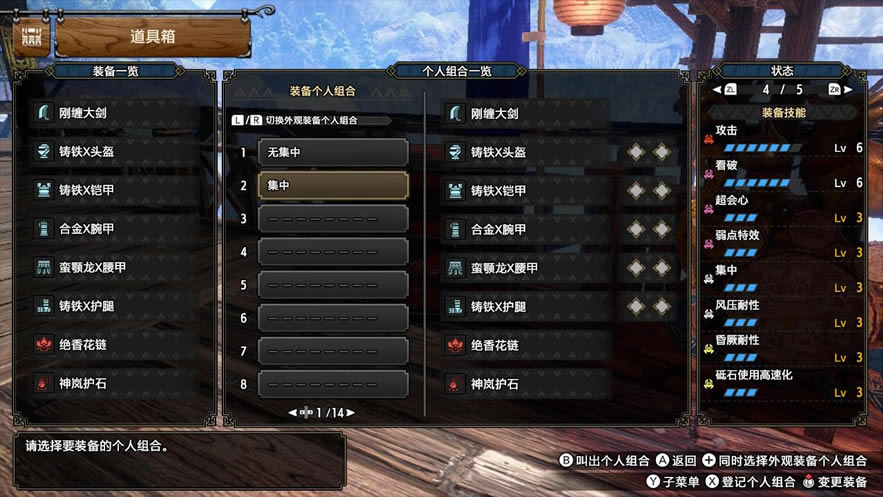
Task: Select 刚缠大剑 in the 装备一览 panel
Action: click(x=120, y=113)
